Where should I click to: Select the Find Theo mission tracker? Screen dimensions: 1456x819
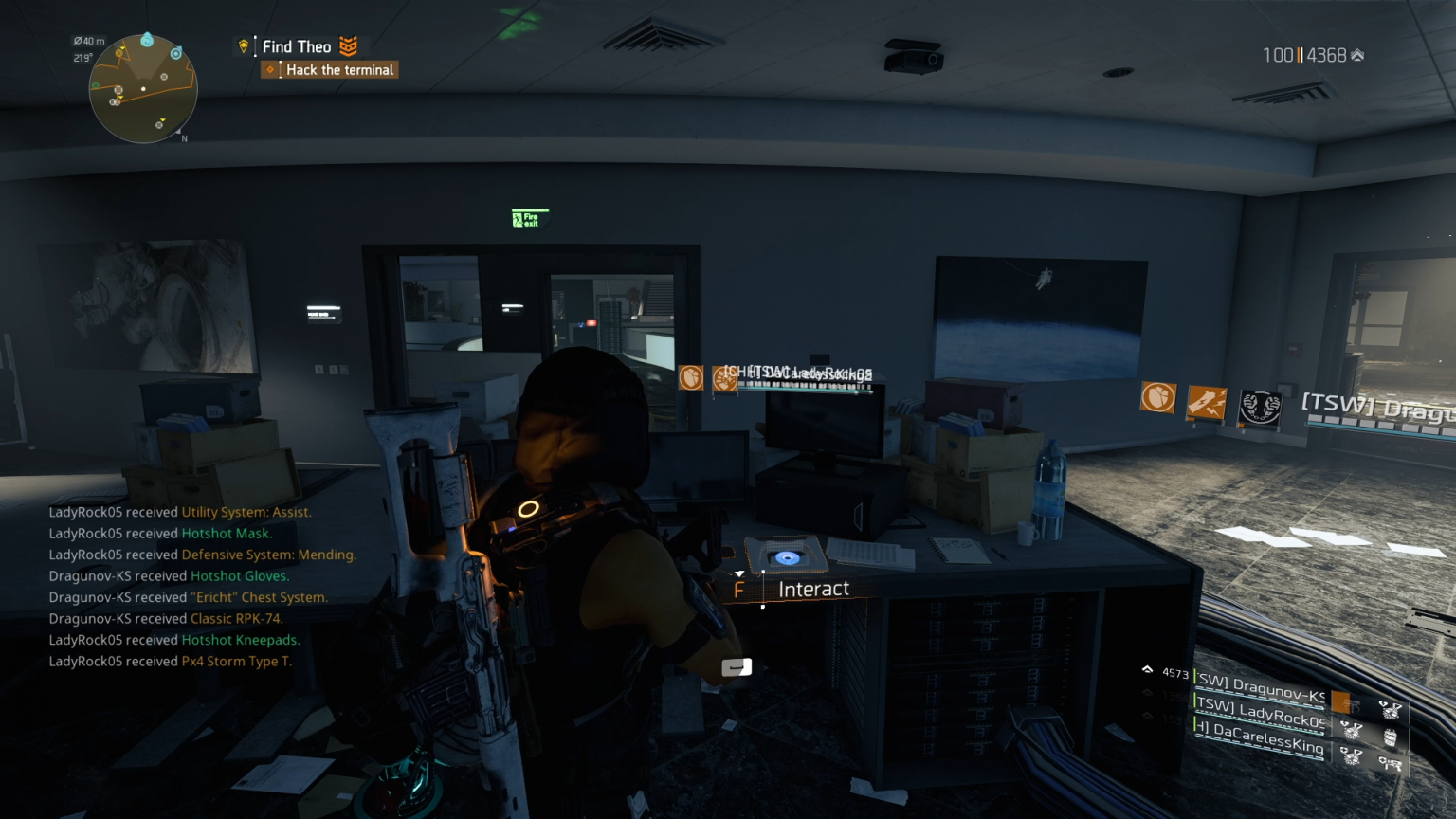297,46
